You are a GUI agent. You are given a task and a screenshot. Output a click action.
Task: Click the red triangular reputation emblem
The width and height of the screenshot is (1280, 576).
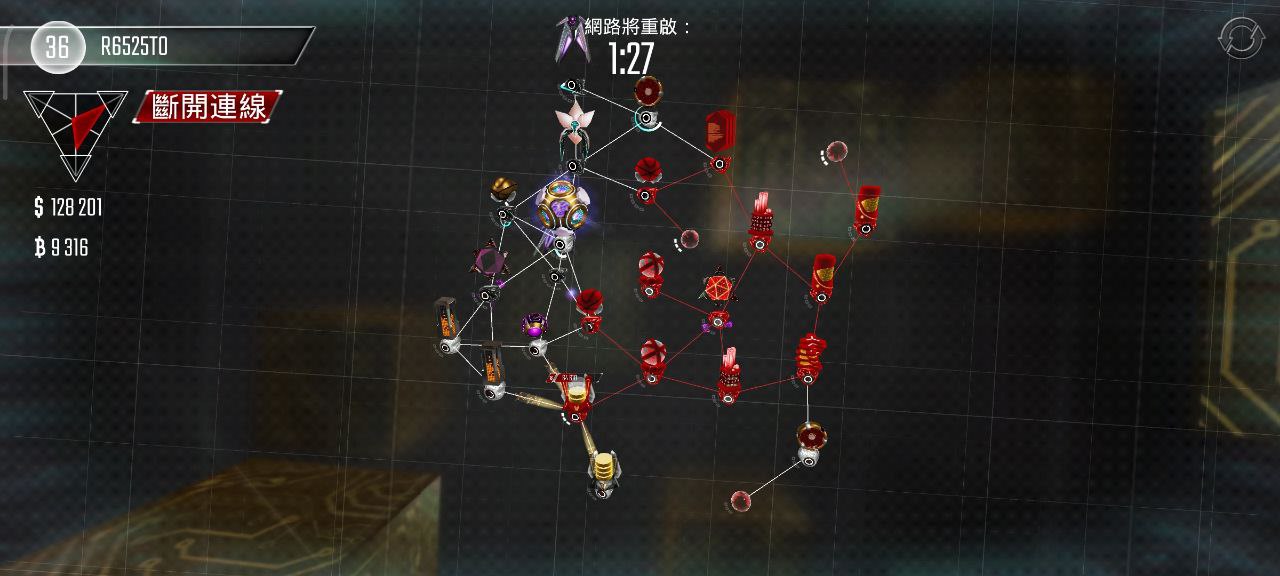(76, 128)
